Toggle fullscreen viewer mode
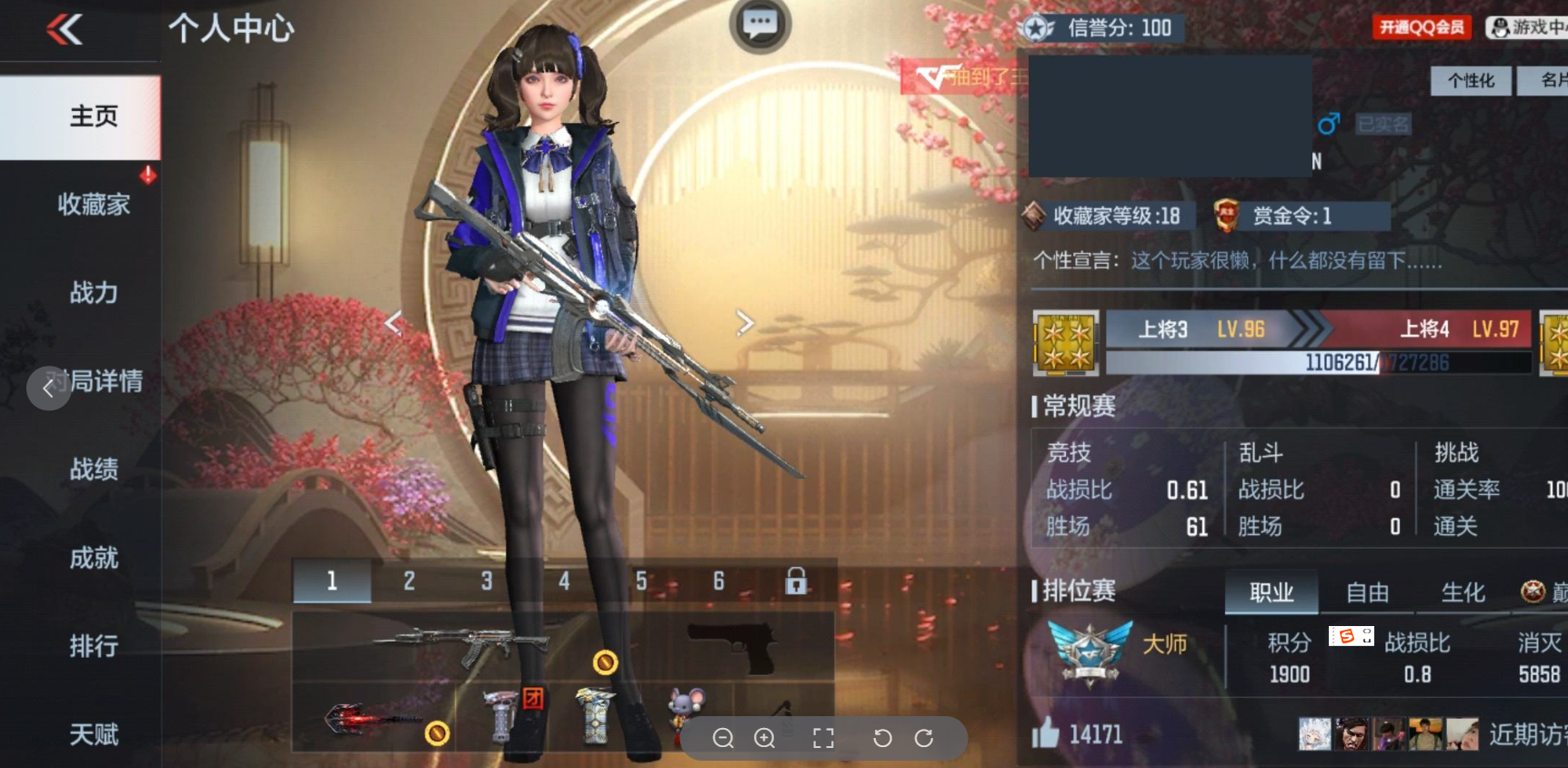This screenshot has height=768, width=1568. click(x=823, y=738)
